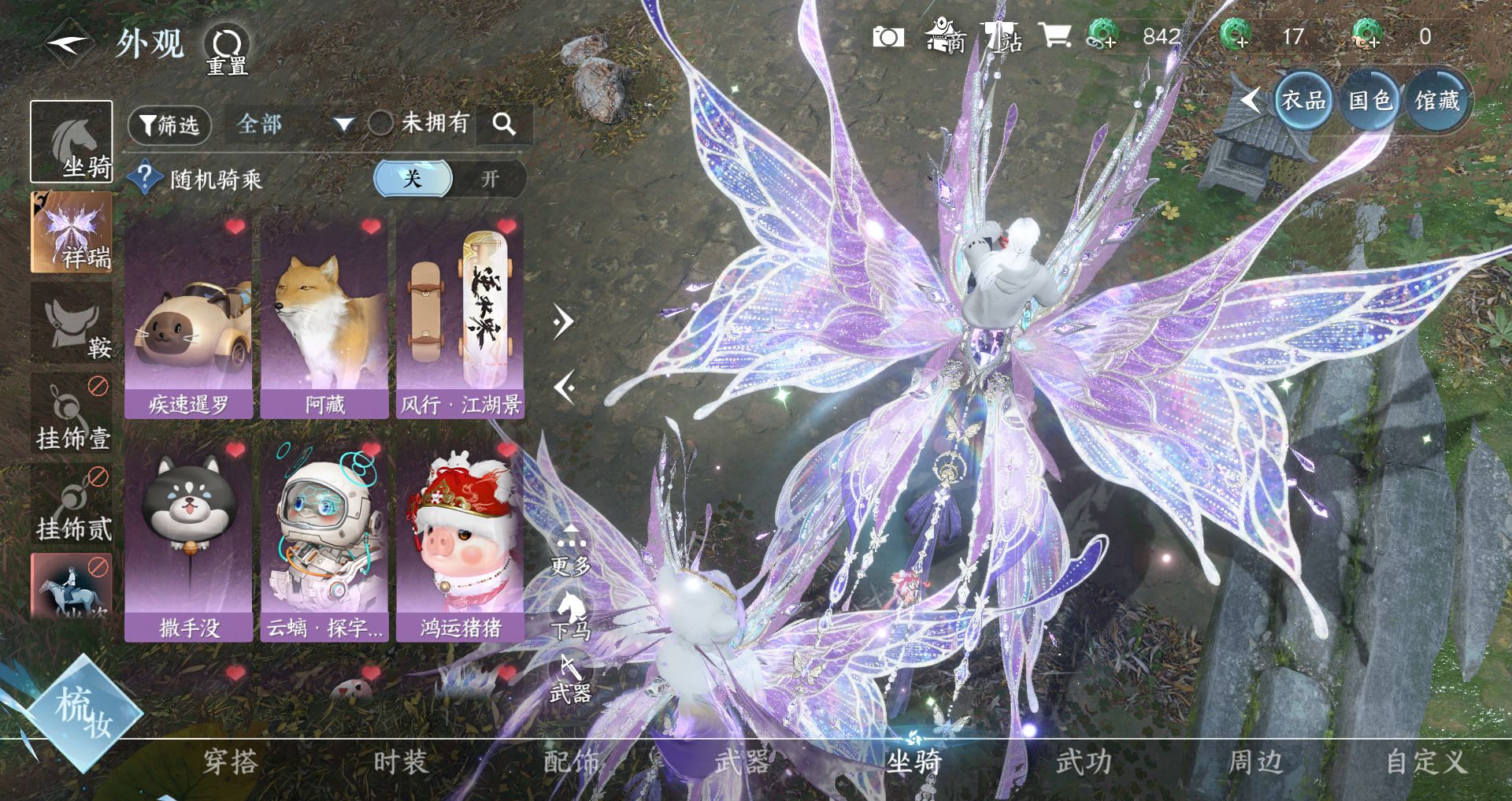Image resolution: width=1512 pixels, height=801 pixels.
Task: Select the 疾速暹罗 cat car mount
Action: 189,317
